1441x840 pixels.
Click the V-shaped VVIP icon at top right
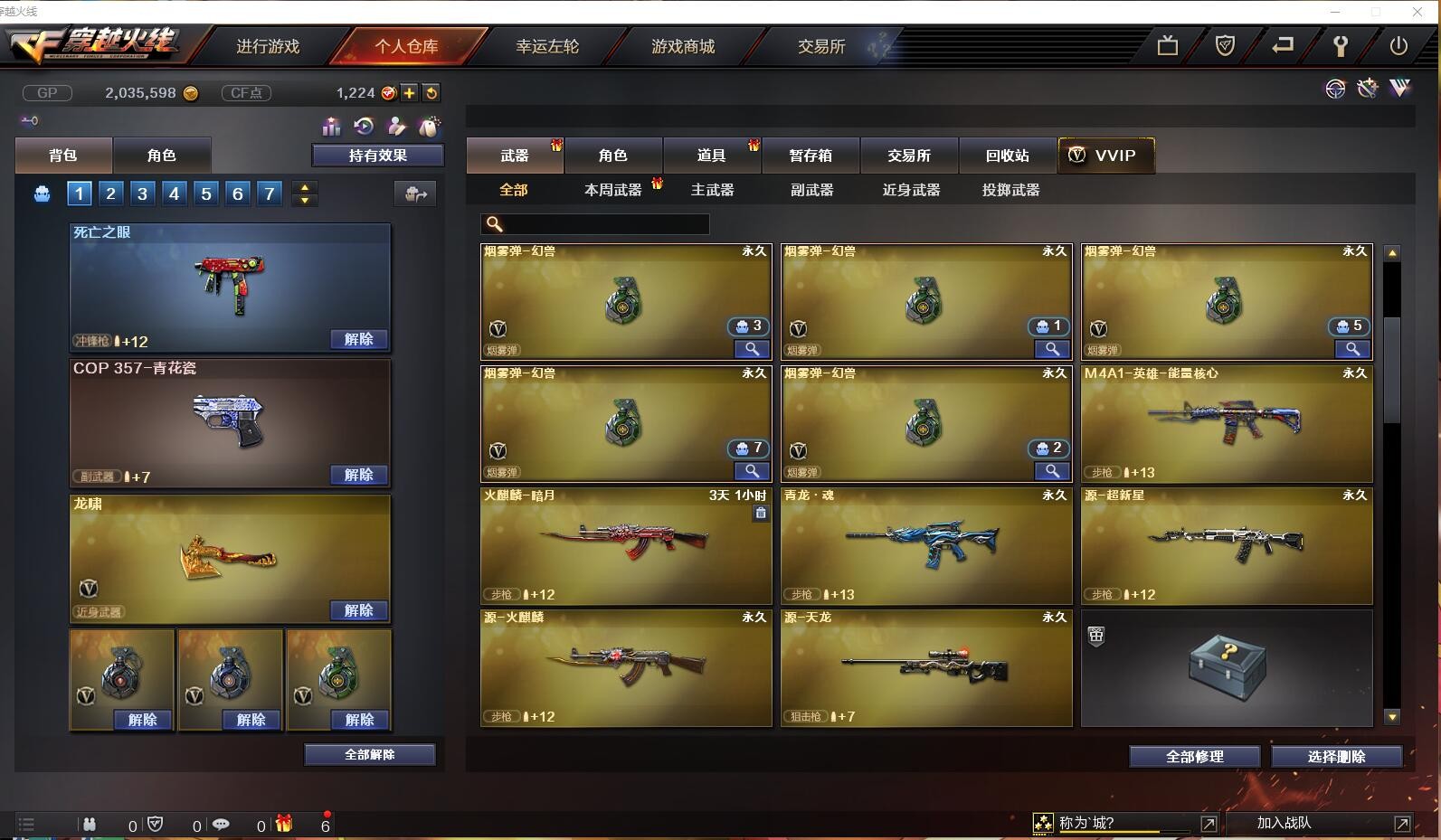(1399, 89)
